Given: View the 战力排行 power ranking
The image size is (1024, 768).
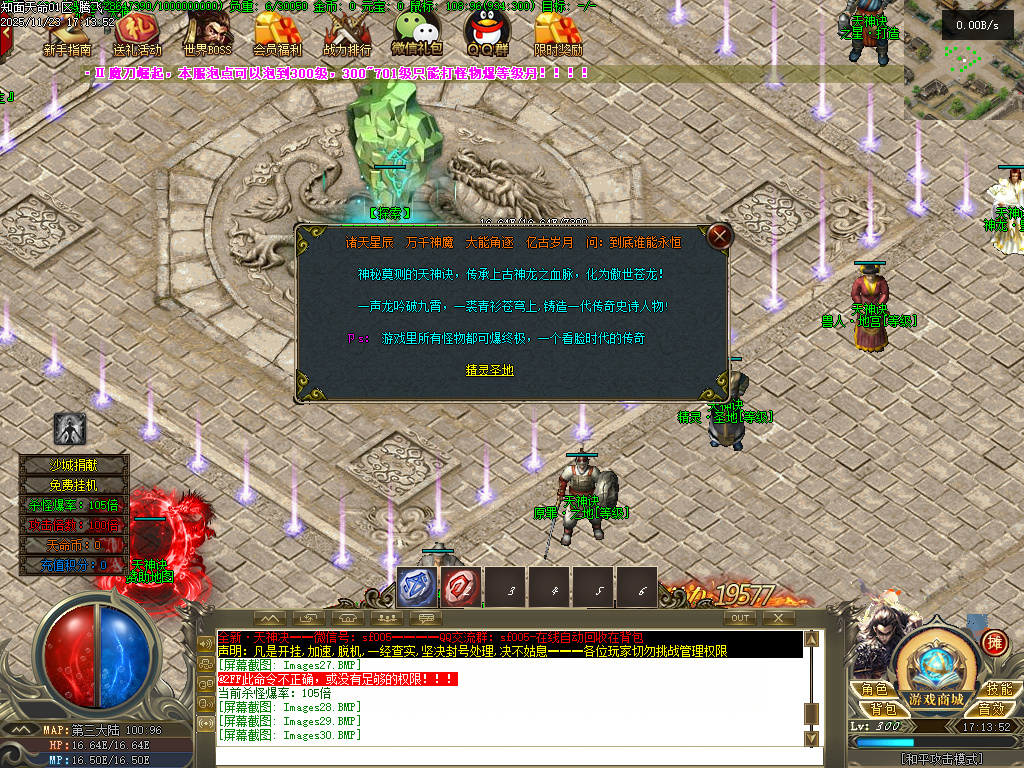Looking at the screenshot, I should (x=347, y=33).
